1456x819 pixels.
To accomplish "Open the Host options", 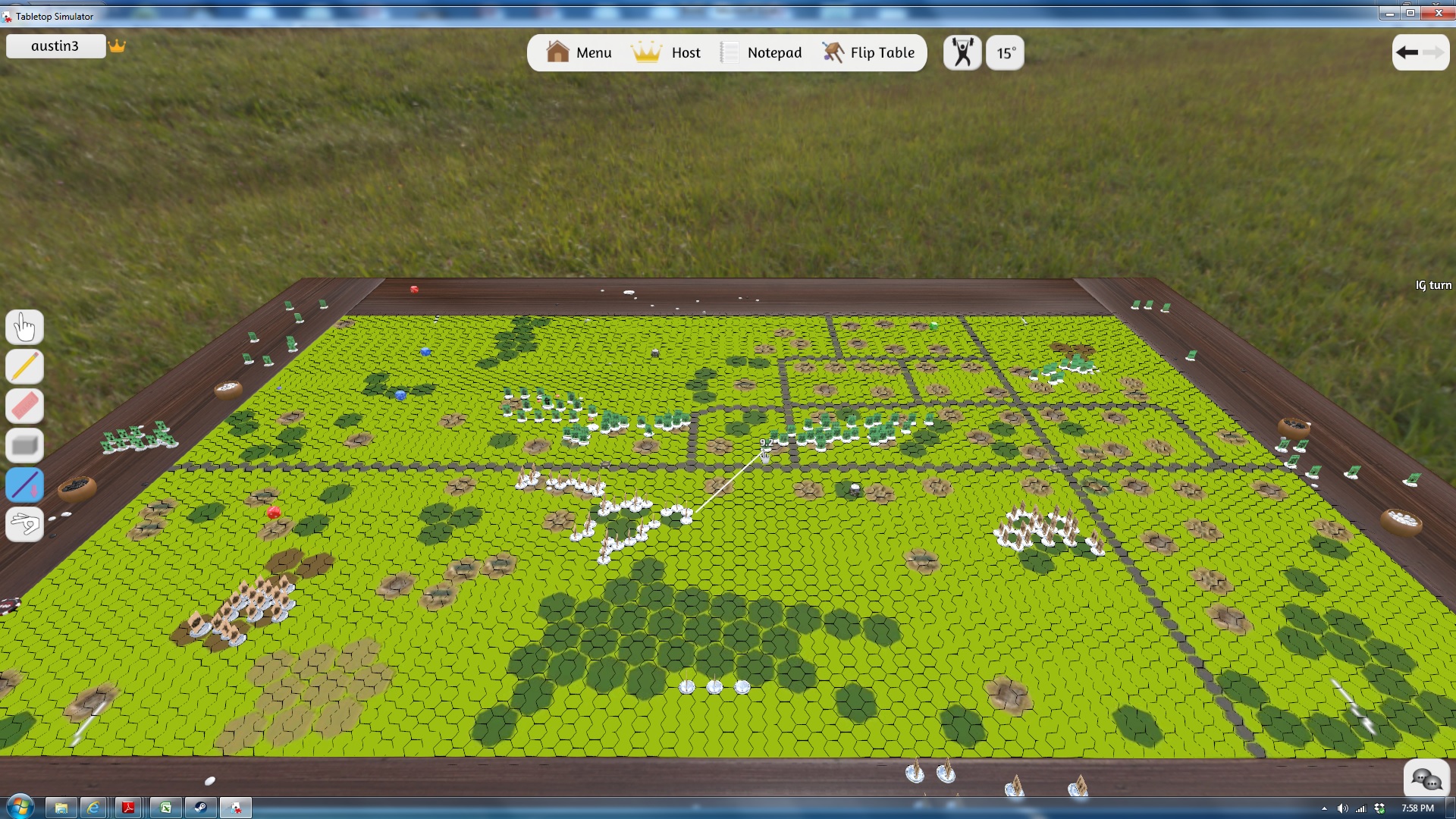I will (667, 53).
